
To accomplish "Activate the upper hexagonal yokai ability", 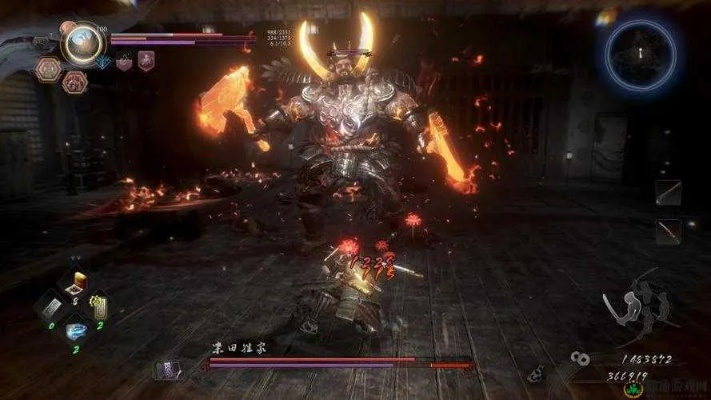I will coord(49,68).
